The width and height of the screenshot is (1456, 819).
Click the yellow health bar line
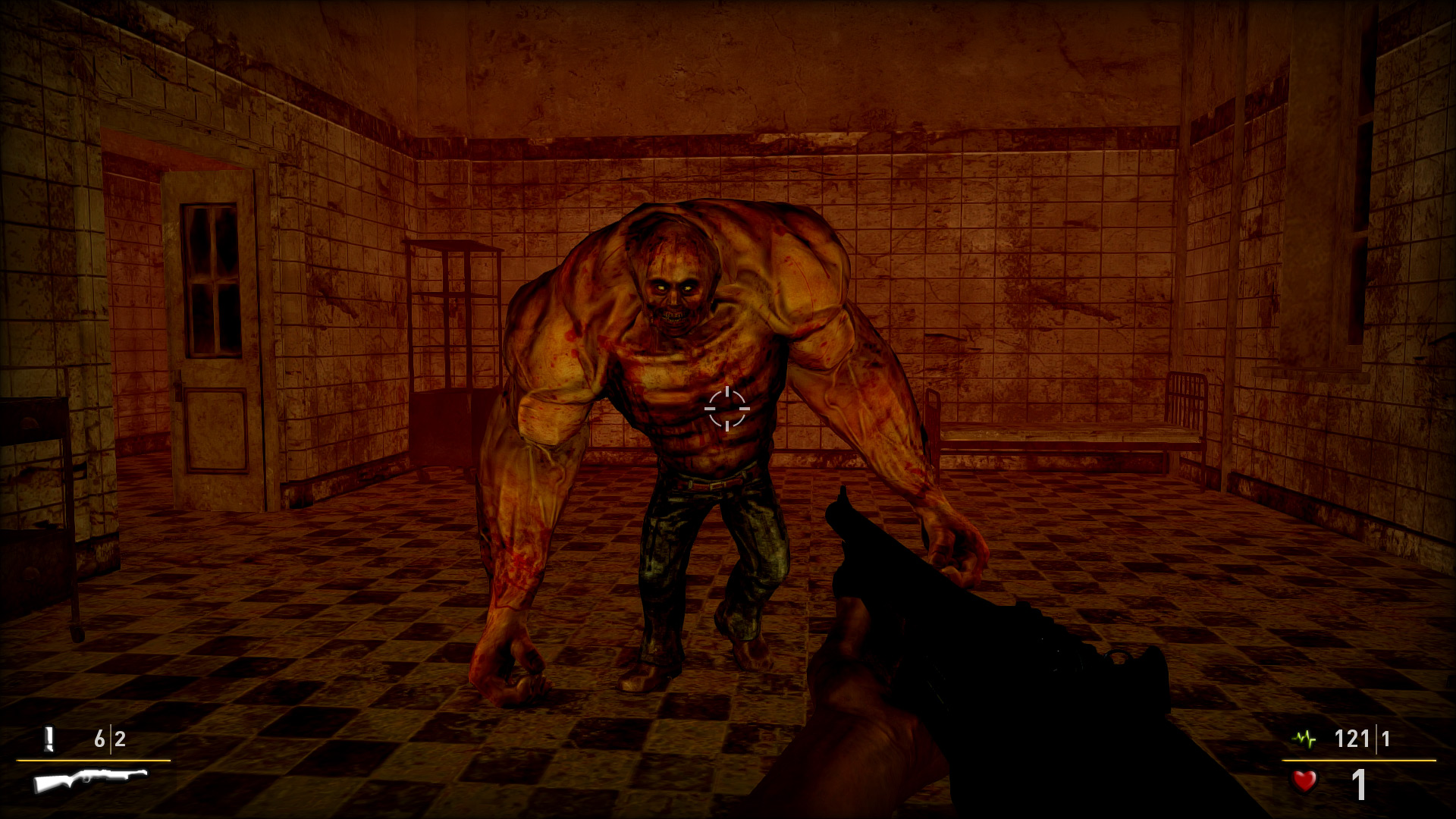click(1357, 760)
